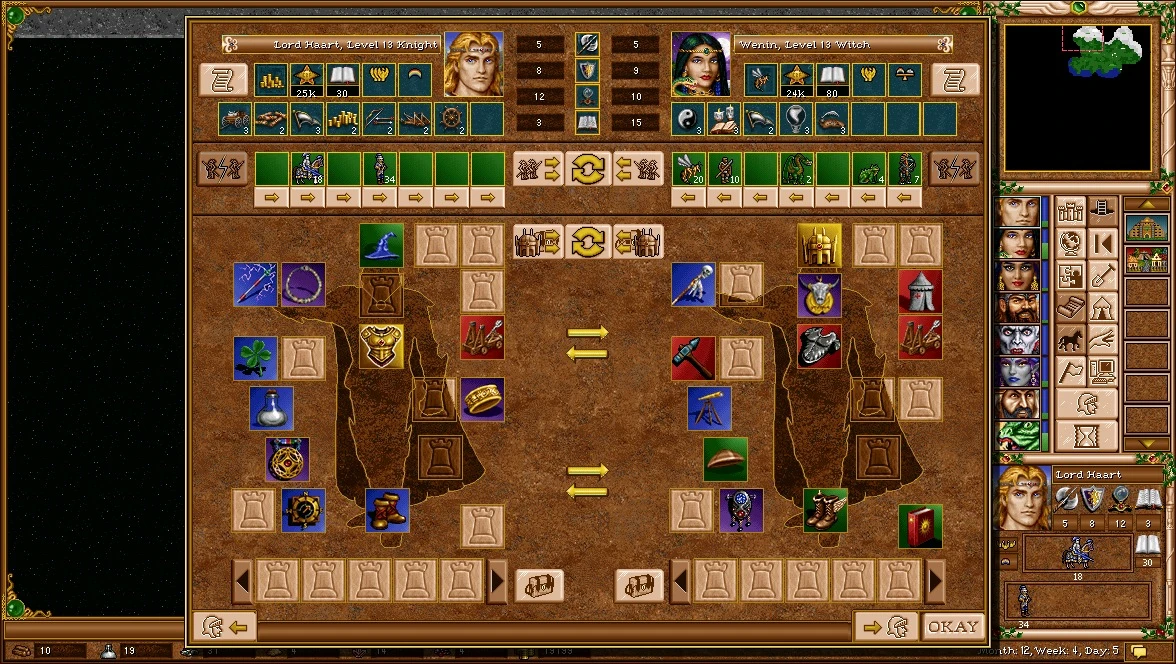The image size is (1176, 664).
Task: Select the red spellbook artifact
Action: (x=919, y=526)
